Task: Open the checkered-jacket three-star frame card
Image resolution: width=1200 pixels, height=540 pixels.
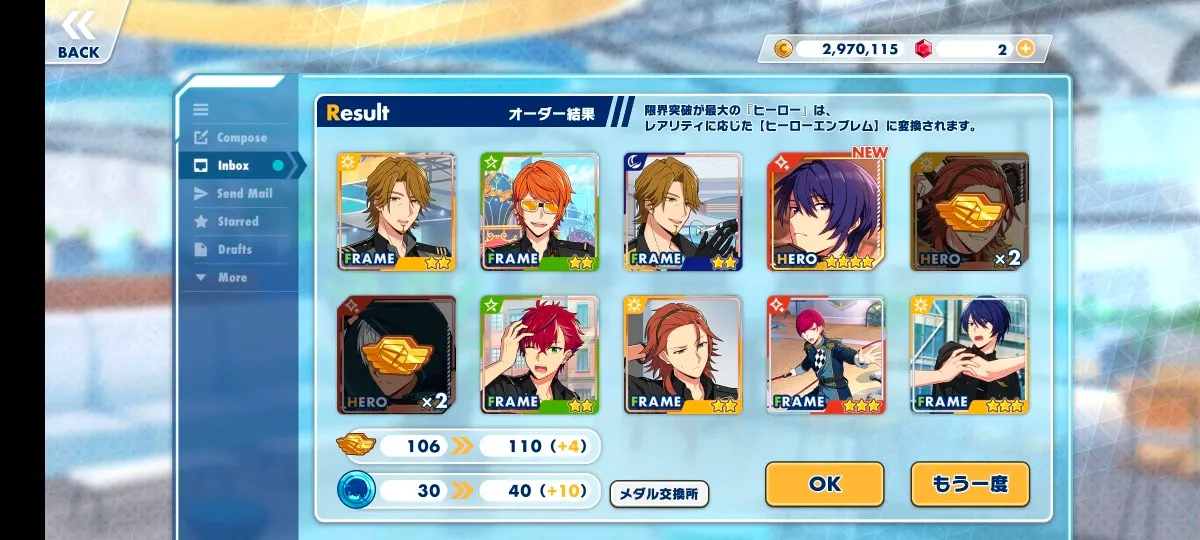Action: click(826, 355)
